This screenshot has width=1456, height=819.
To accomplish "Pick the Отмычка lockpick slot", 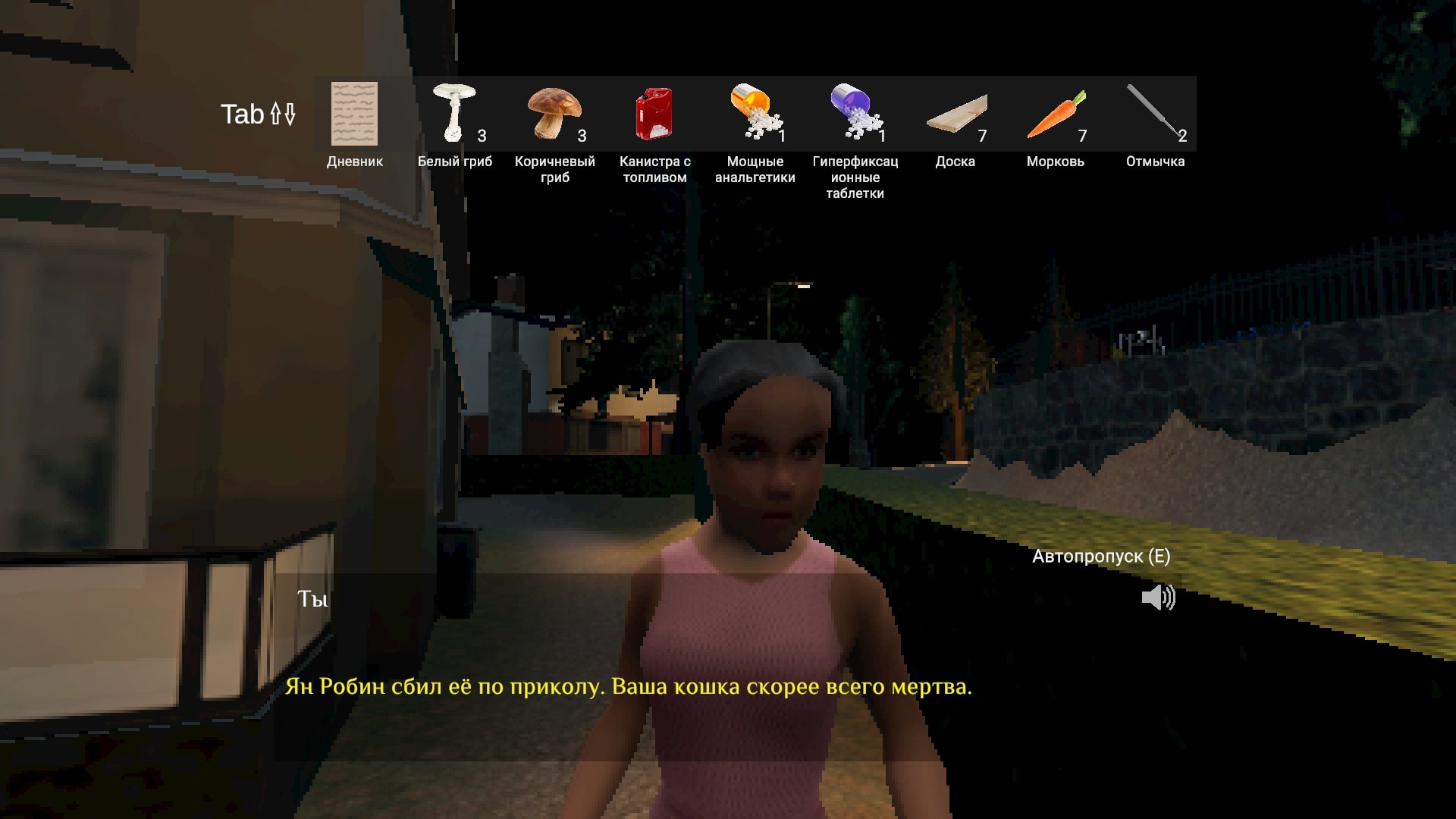I will (1154, 114).
